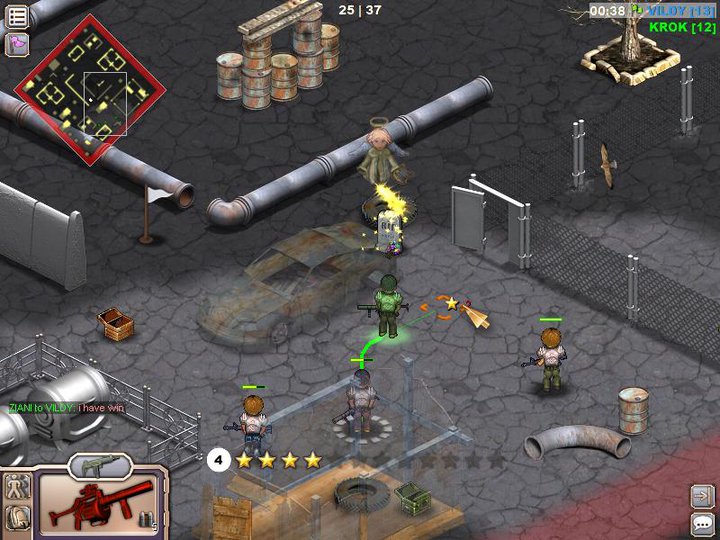Open the chat speech bubble

pos(702,523)
